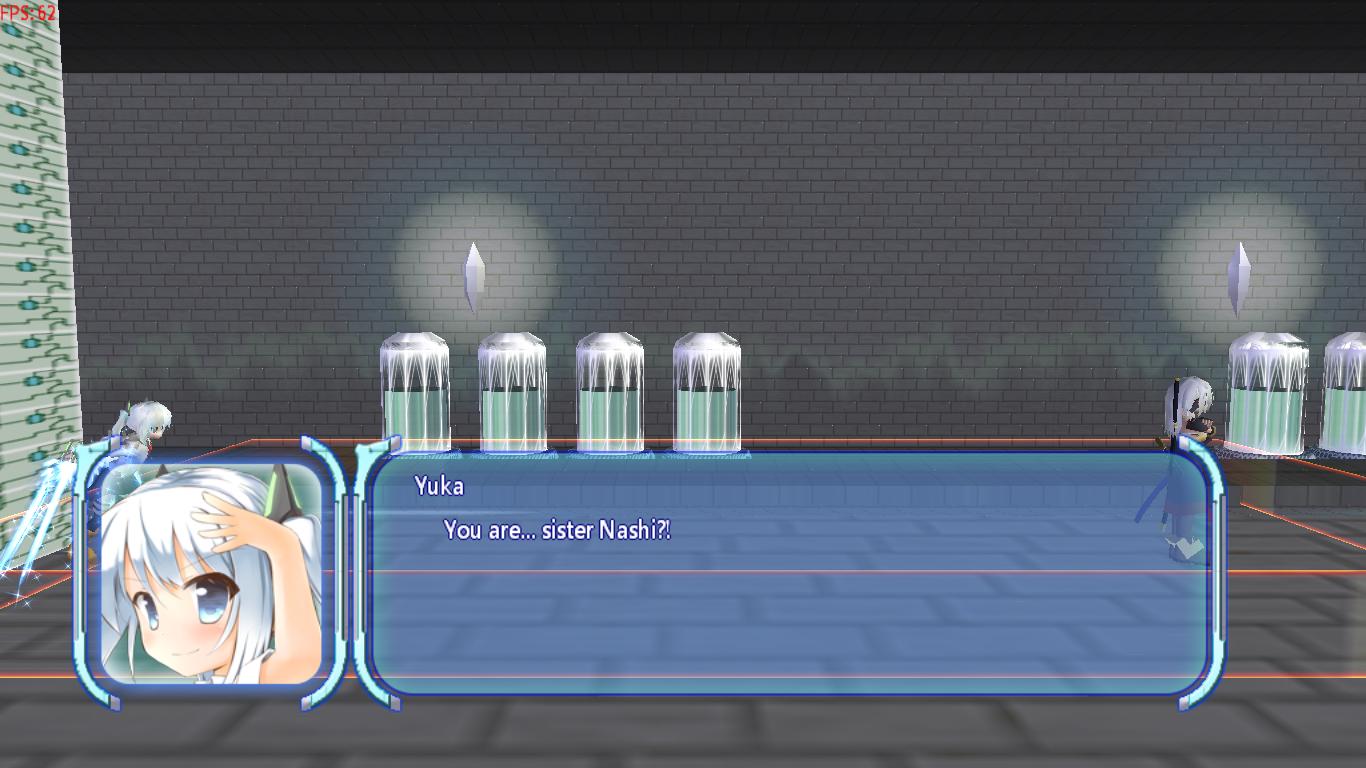Select the second stasis capsule from the left

coord(512,390)
